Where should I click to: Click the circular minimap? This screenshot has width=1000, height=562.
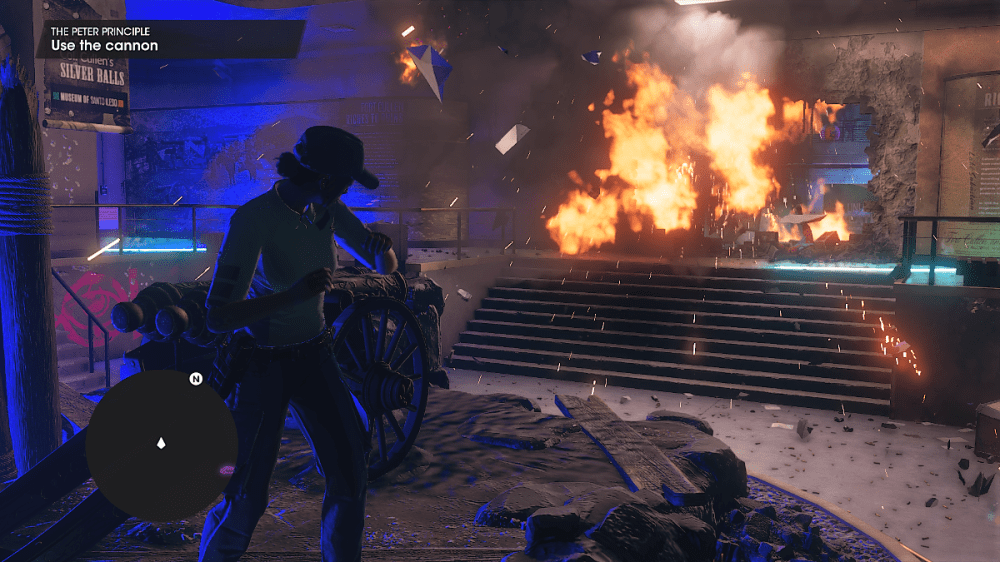click(x=160, y=446)
